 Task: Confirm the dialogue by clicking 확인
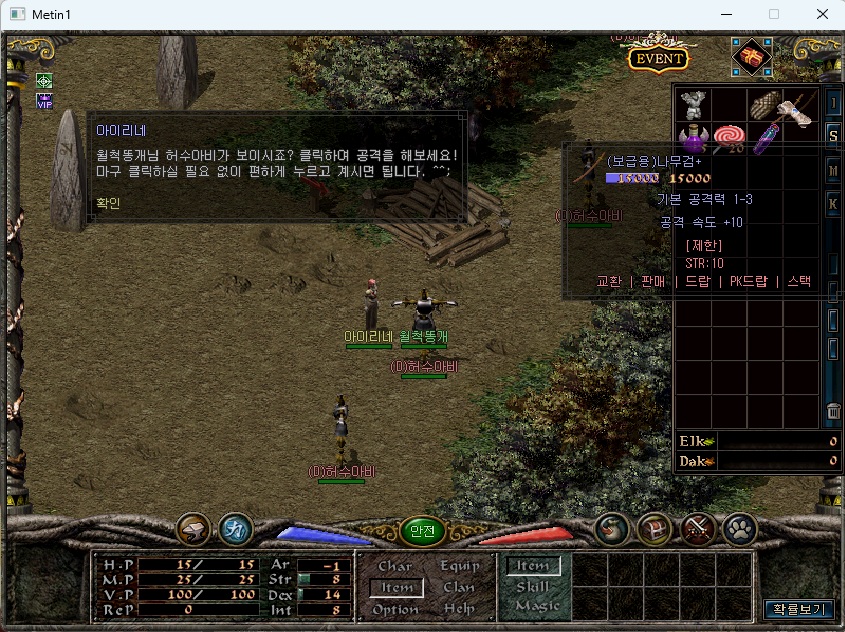[x=107, y=203]
